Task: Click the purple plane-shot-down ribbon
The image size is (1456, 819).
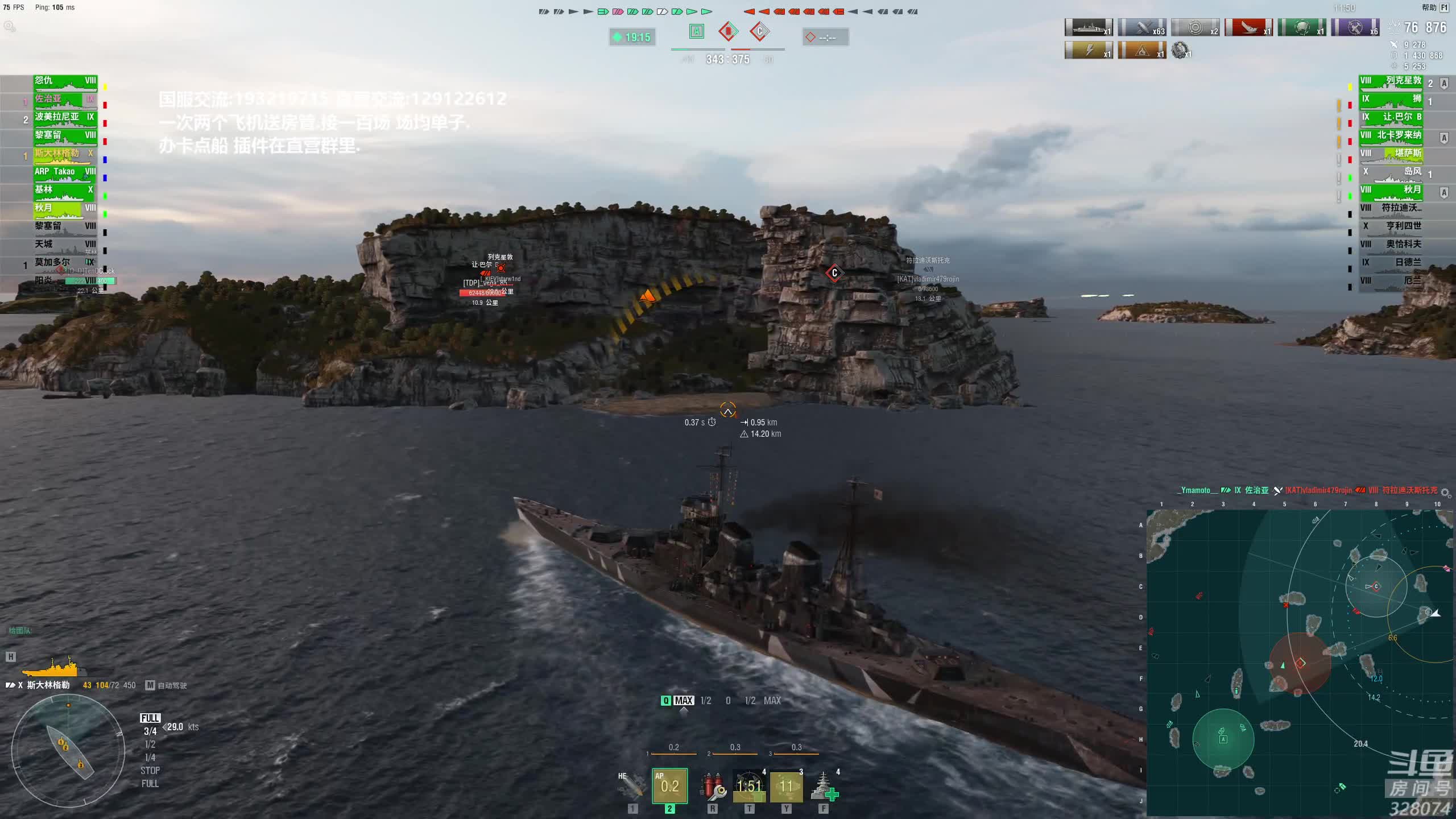Action: tap(1355, 28)
